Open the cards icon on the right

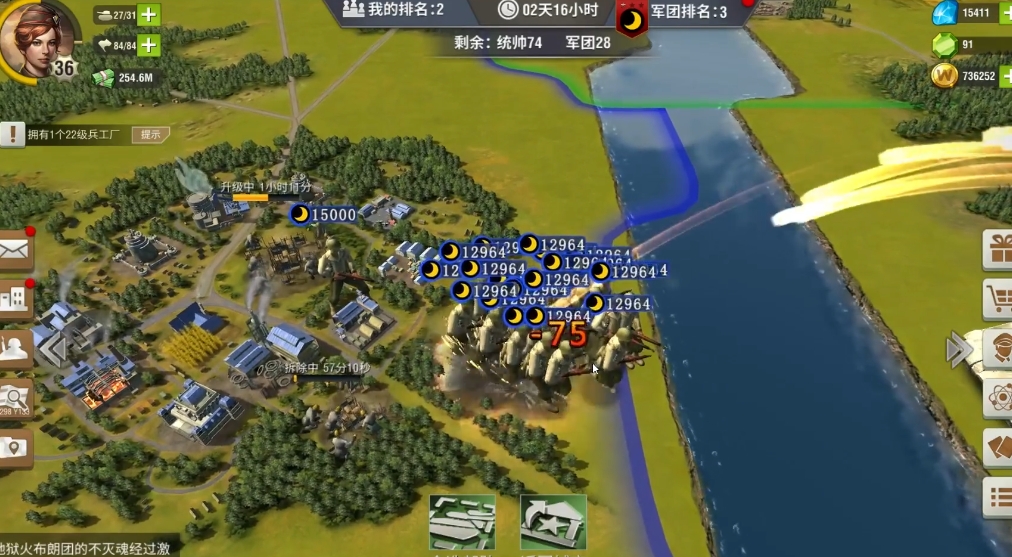pyautogui.click(x=998, y=447)
